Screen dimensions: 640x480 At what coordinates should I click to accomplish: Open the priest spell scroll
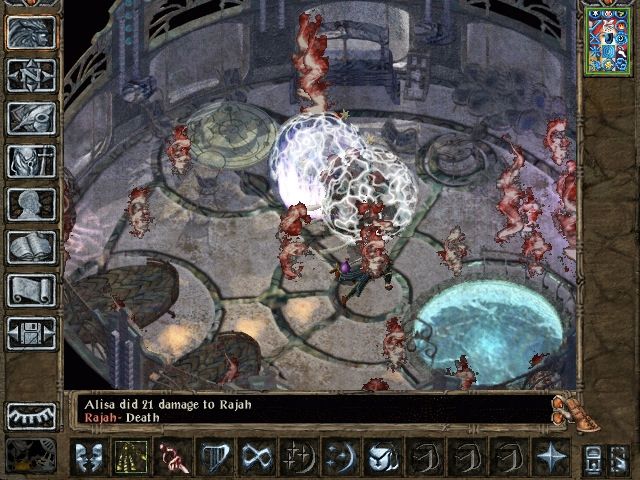pyautogui.click(x=31, y=289)
